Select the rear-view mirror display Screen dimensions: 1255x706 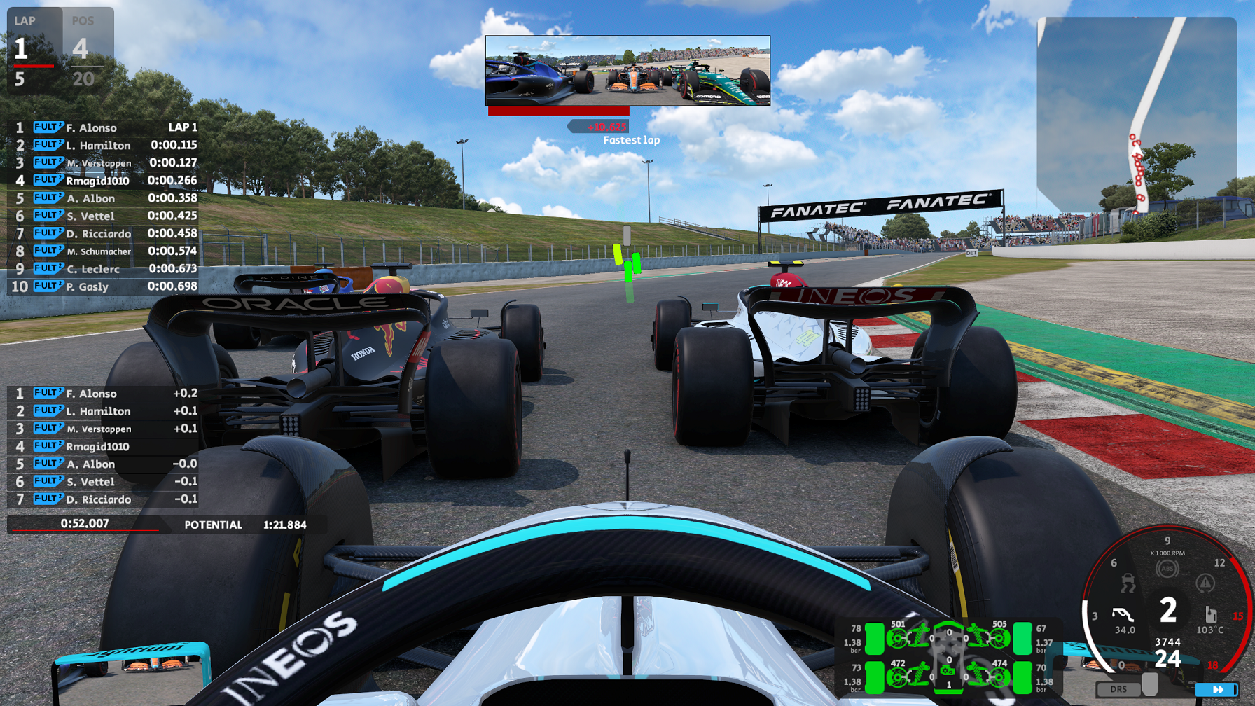pos(628,71)
